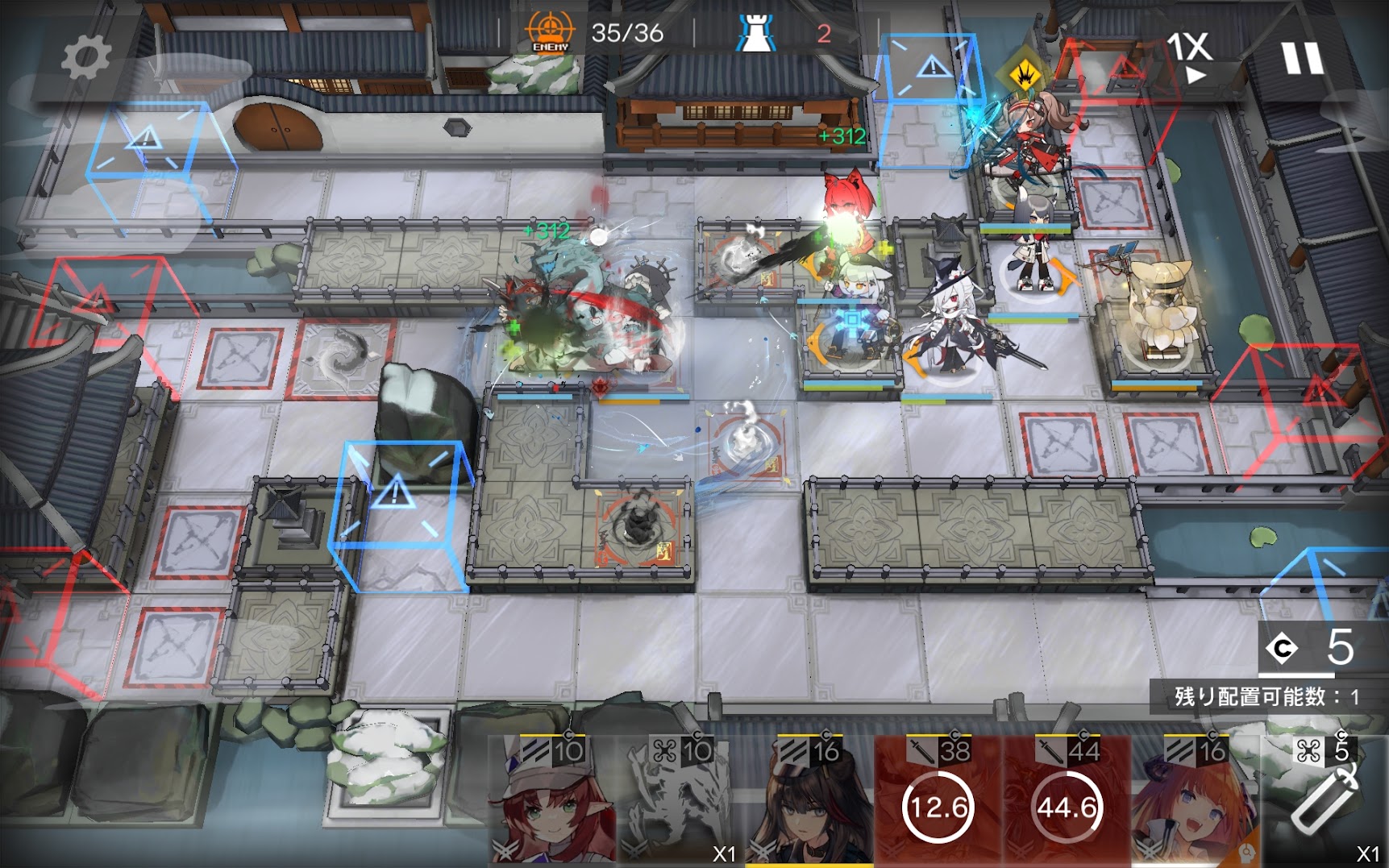Screen dimensions: 1389x868
Task: Select the white dragon summon card
Action: pyautogui.click(x=680, y=802)
